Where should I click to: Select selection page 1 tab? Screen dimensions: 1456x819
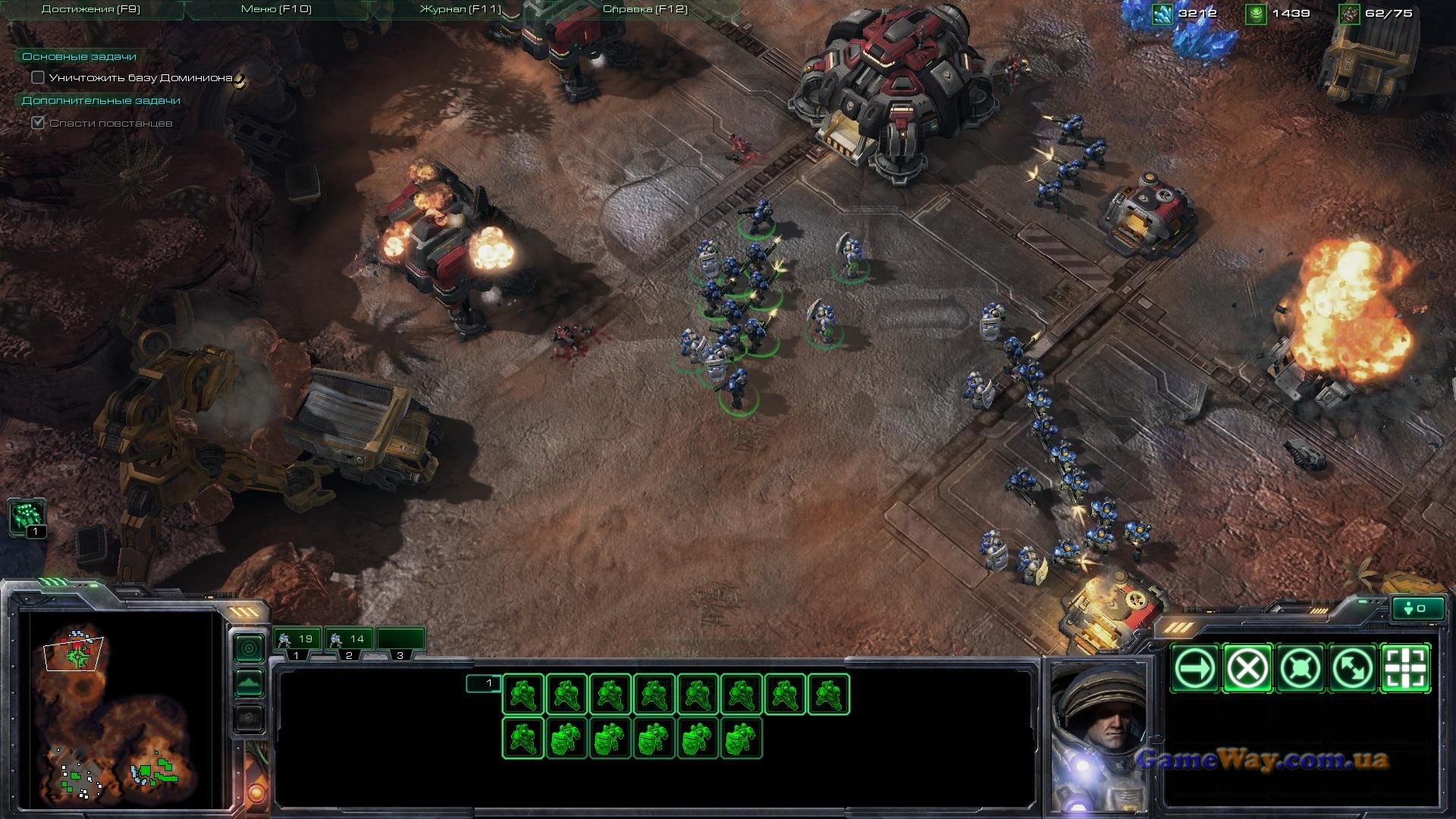pyautogui.click(x=484, y=684)
